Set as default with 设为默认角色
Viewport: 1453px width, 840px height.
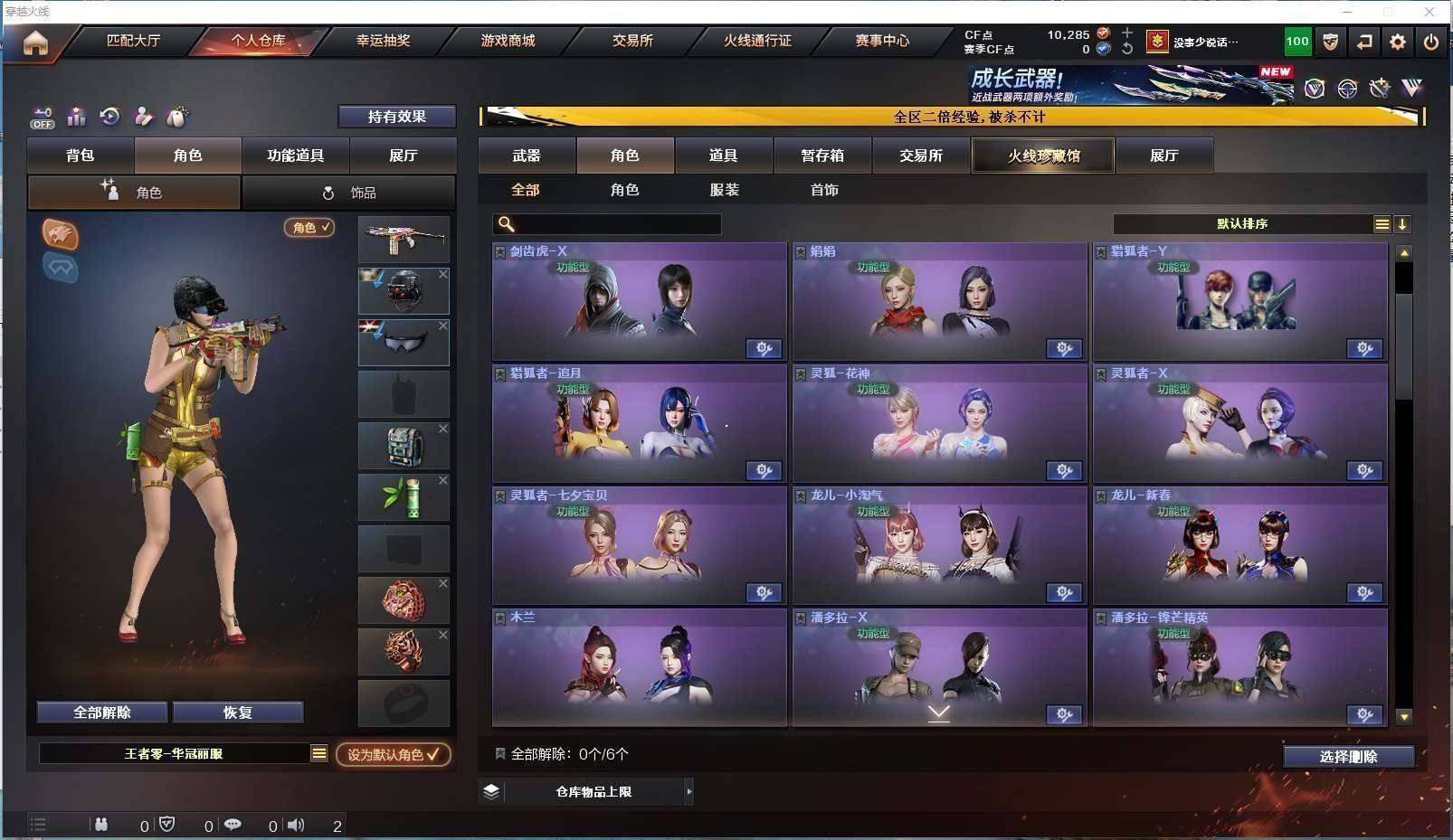point(394,754)
